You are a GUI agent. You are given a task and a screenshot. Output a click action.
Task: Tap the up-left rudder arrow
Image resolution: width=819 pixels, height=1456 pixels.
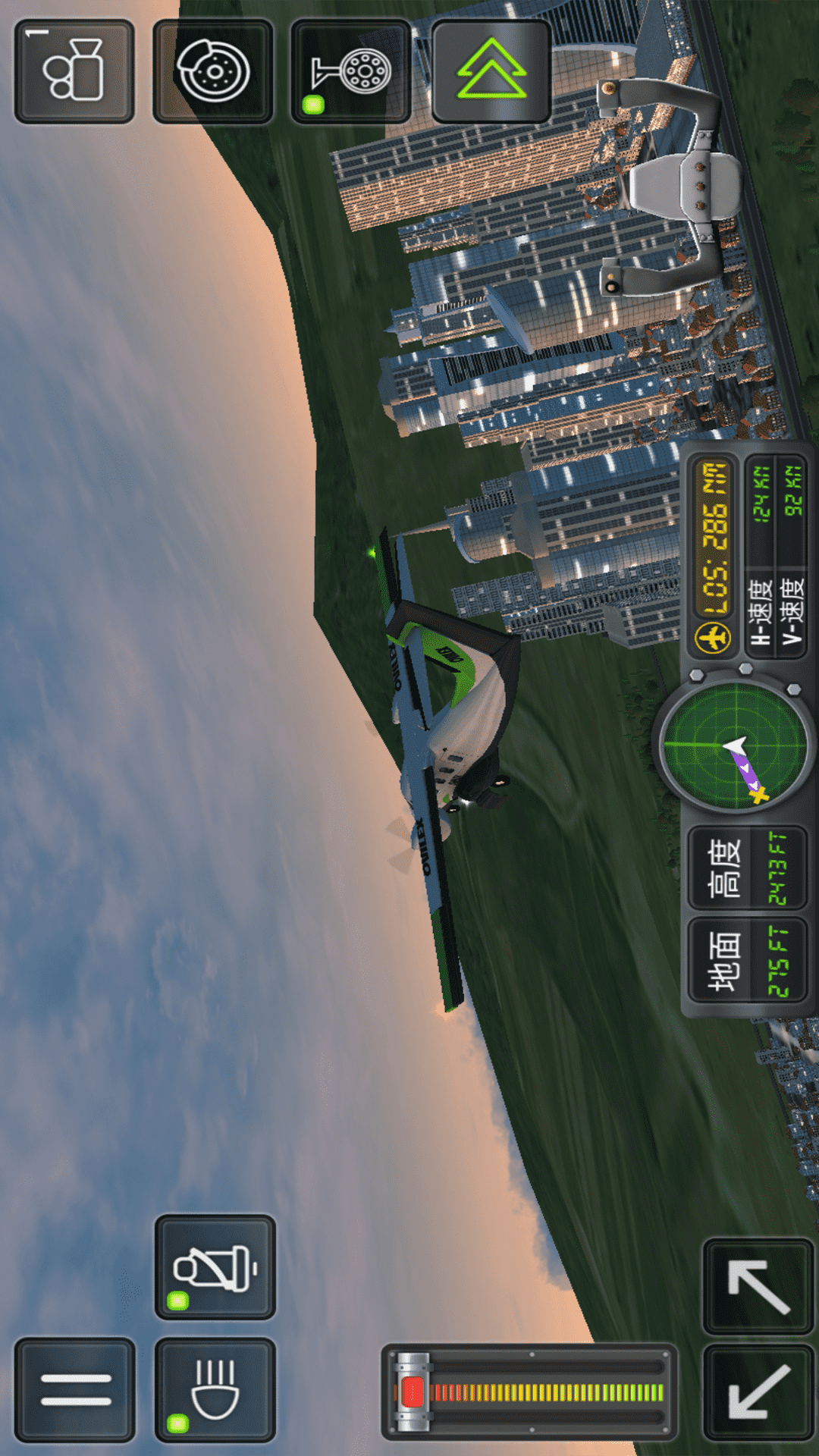(758, 1286)
